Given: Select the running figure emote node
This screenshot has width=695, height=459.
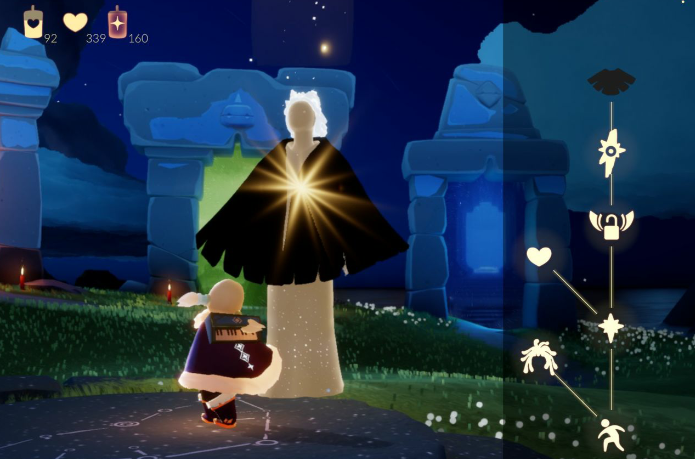Looking at the screenshot, I should (x=611, y=433).
